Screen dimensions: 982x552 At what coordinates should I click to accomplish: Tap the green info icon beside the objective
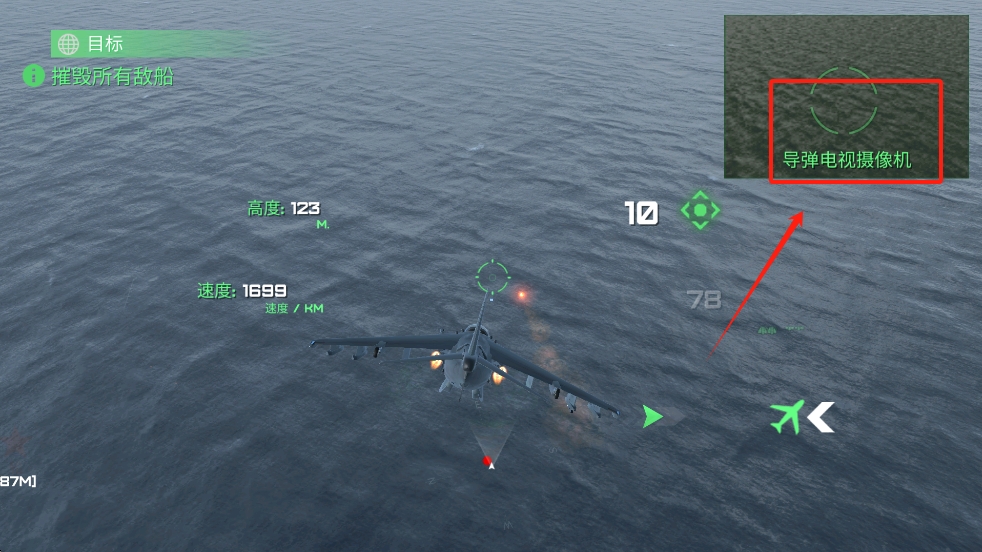click(34, 76)
